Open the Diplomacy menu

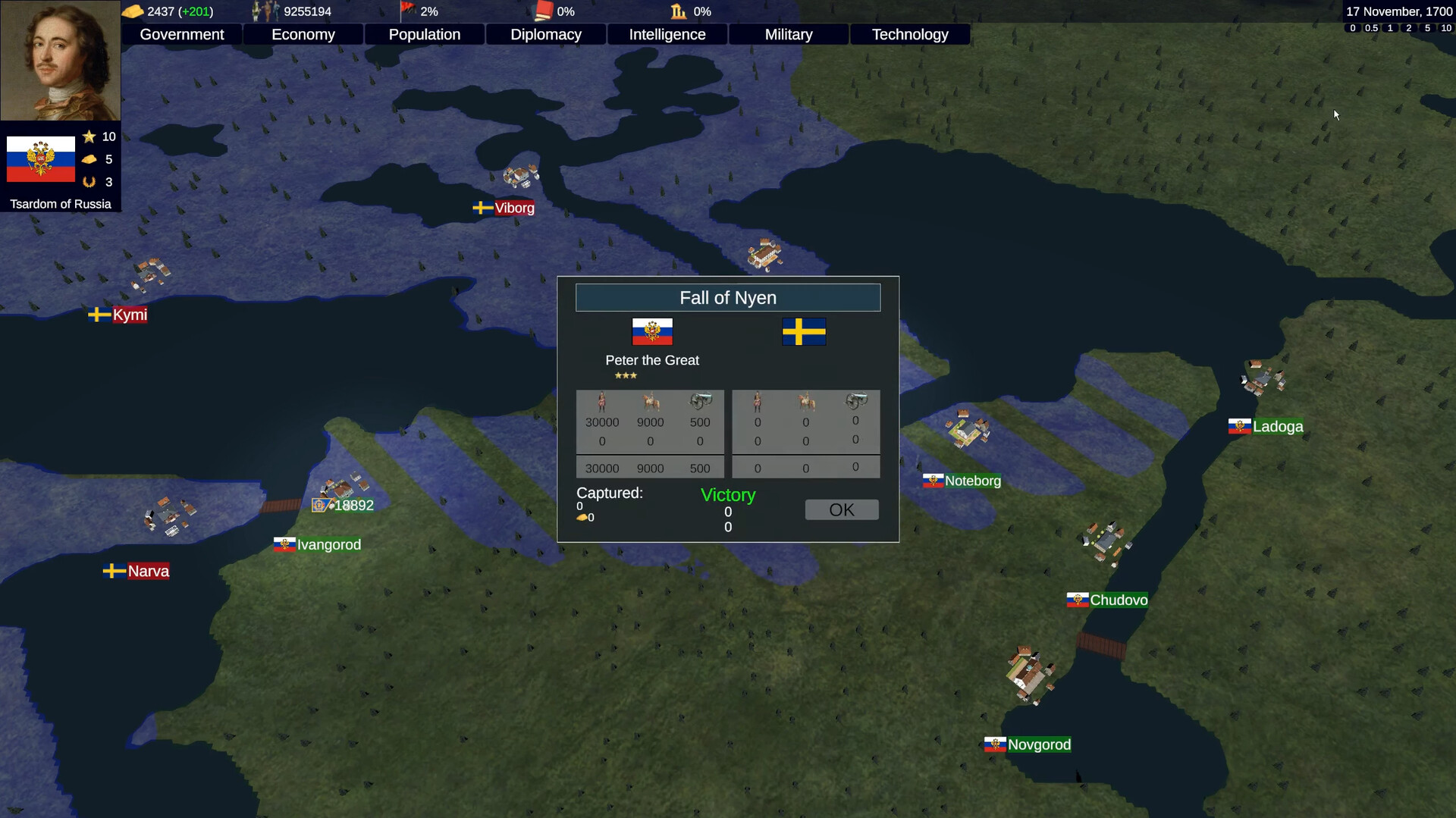tap(545, 34)
